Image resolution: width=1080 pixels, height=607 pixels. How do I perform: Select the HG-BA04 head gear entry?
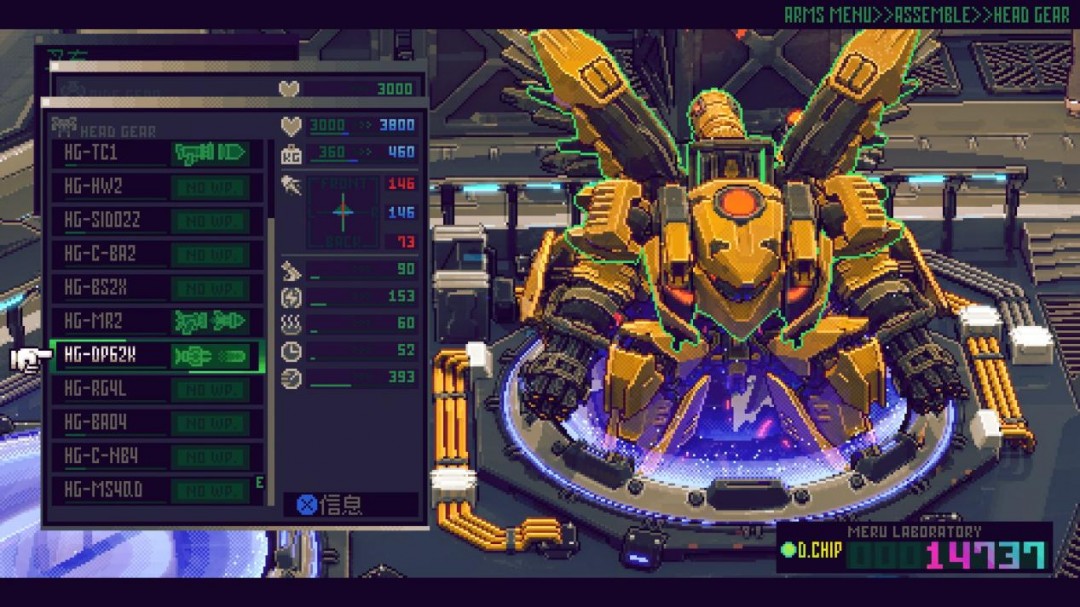(157, 423)
